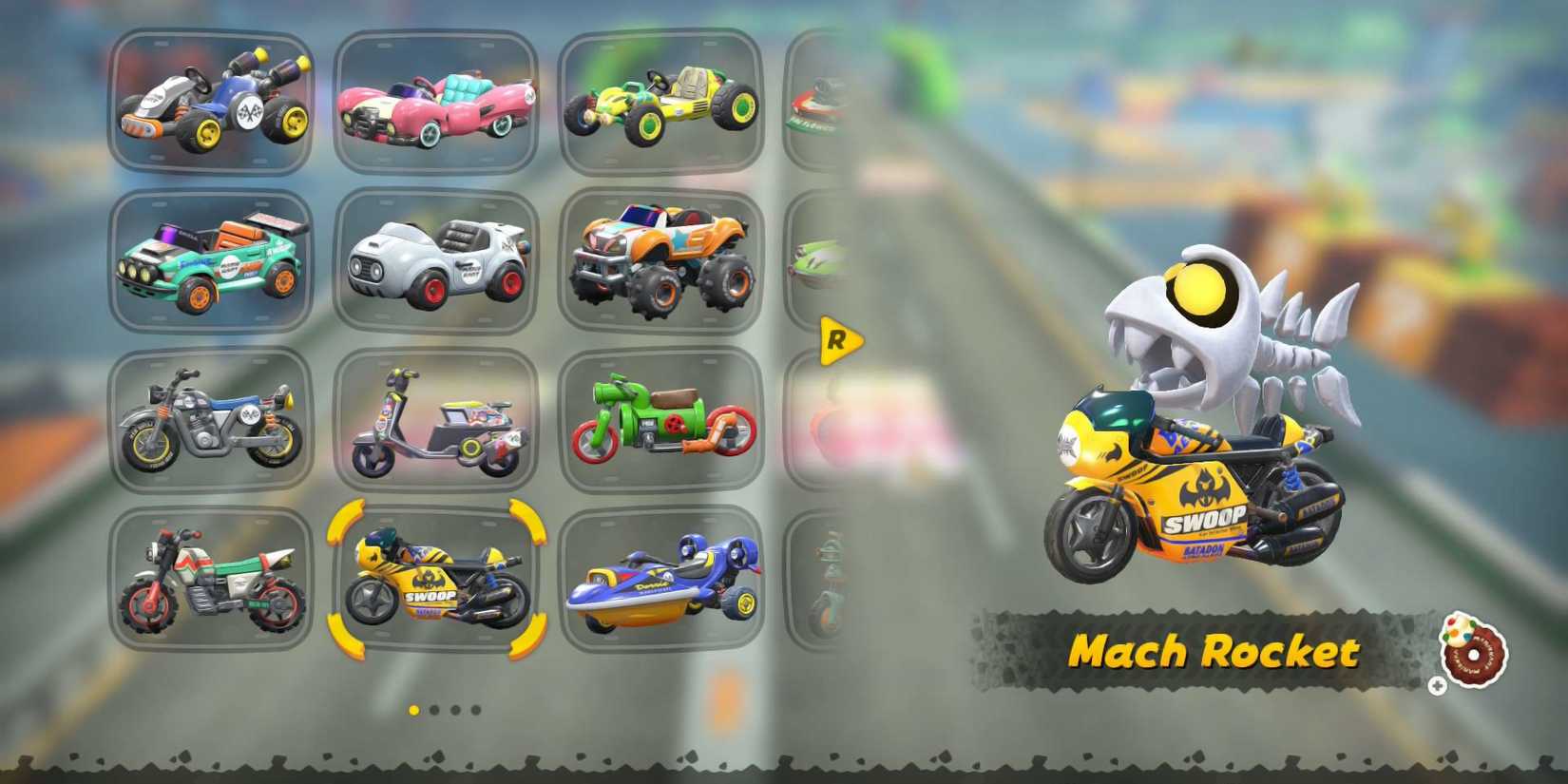The image size is (1568, 784).
Task: Switch to the third page dot
Action: [x=453, y=708]
